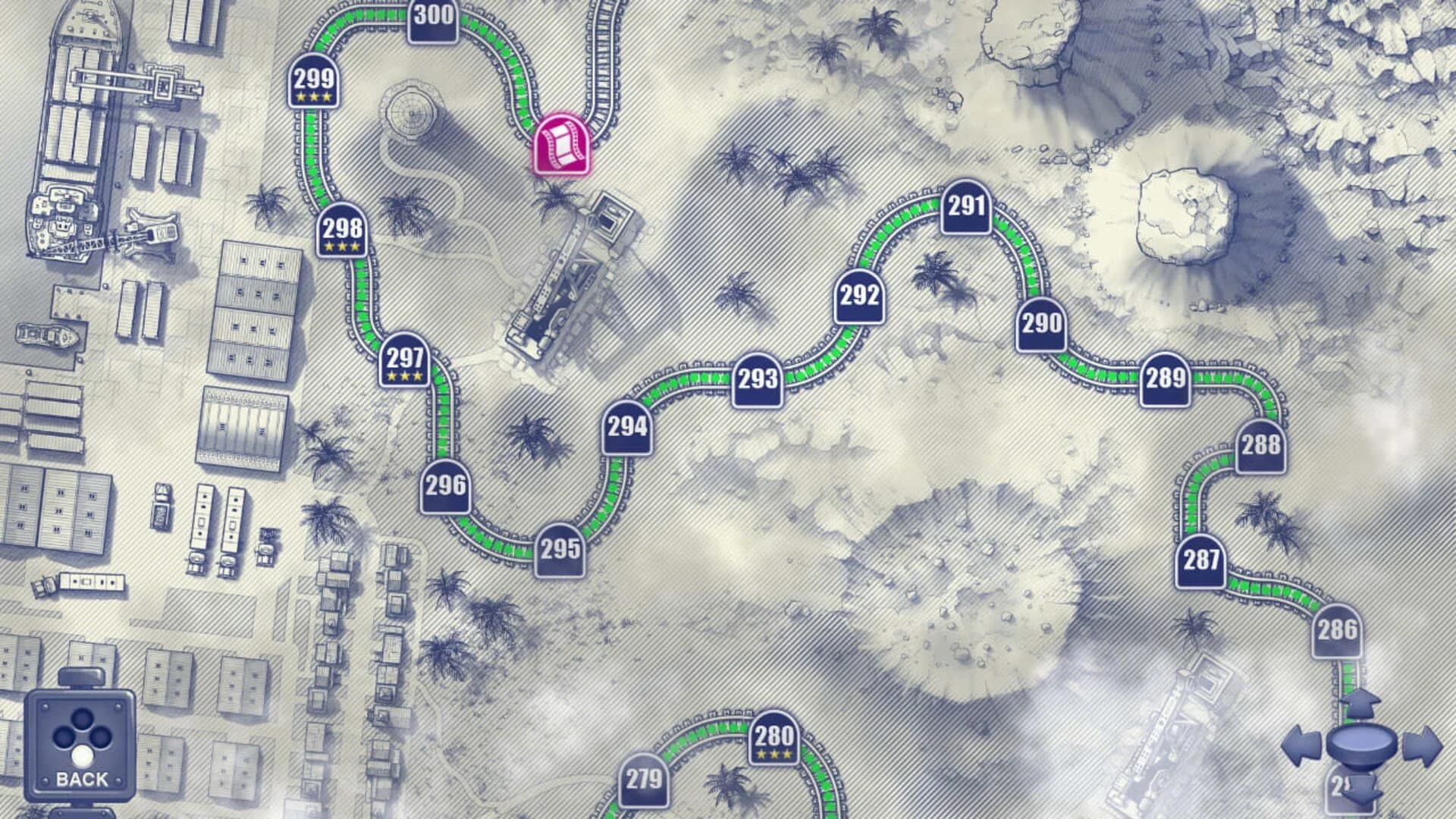Open the pink film reel cutscene marker
Screen dimensions: 1456x819
562,144
